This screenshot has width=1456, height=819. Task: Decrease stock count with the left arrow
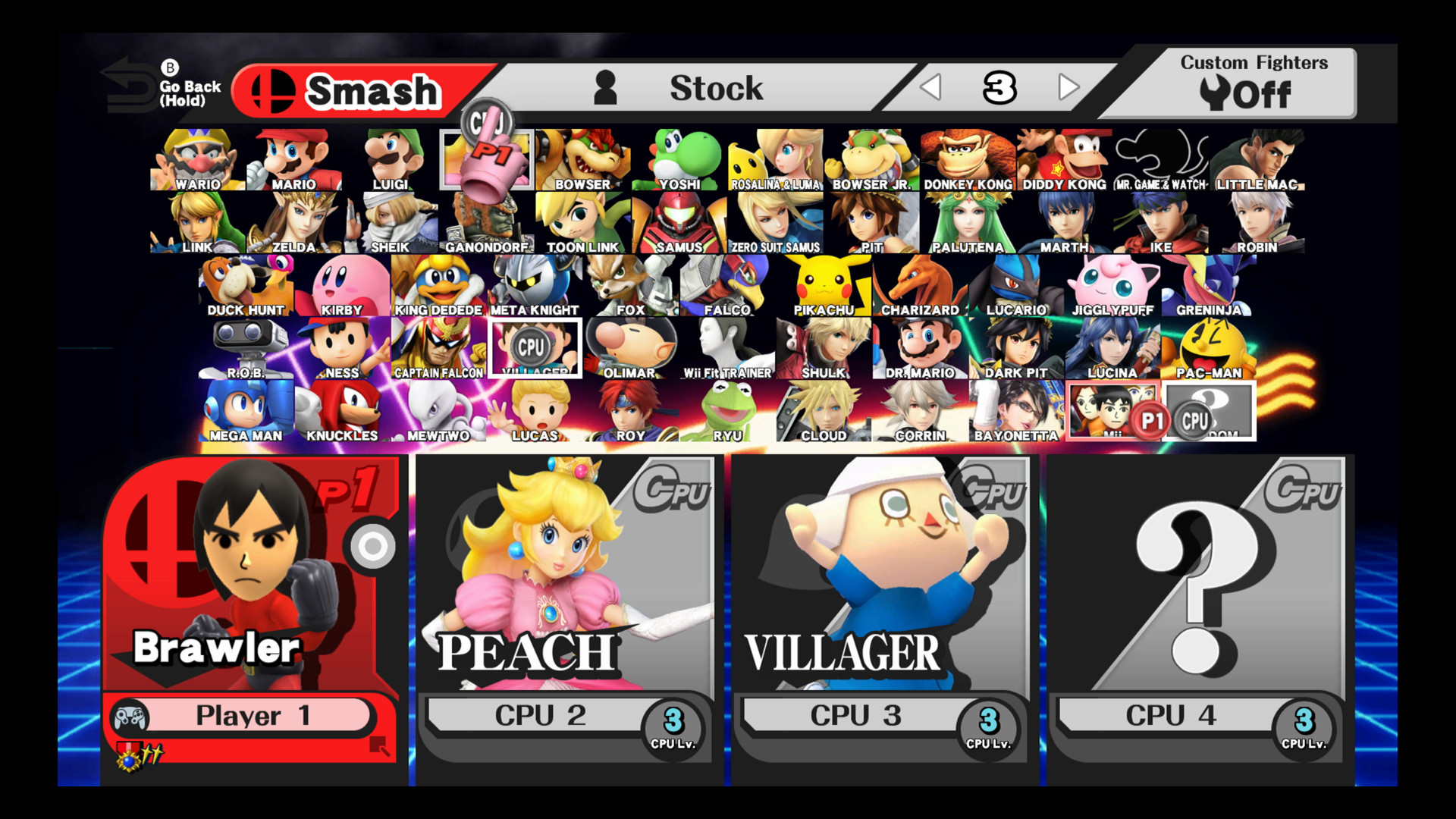point(932,86)
